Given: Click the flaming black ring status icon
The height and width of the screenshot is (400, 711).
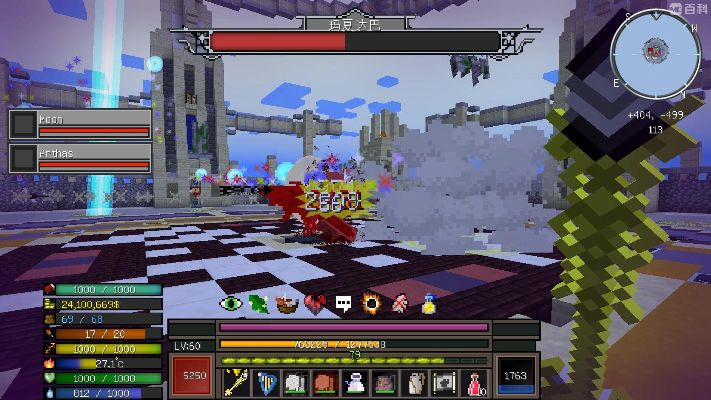Looking at the screenshot, I should 371,303.
